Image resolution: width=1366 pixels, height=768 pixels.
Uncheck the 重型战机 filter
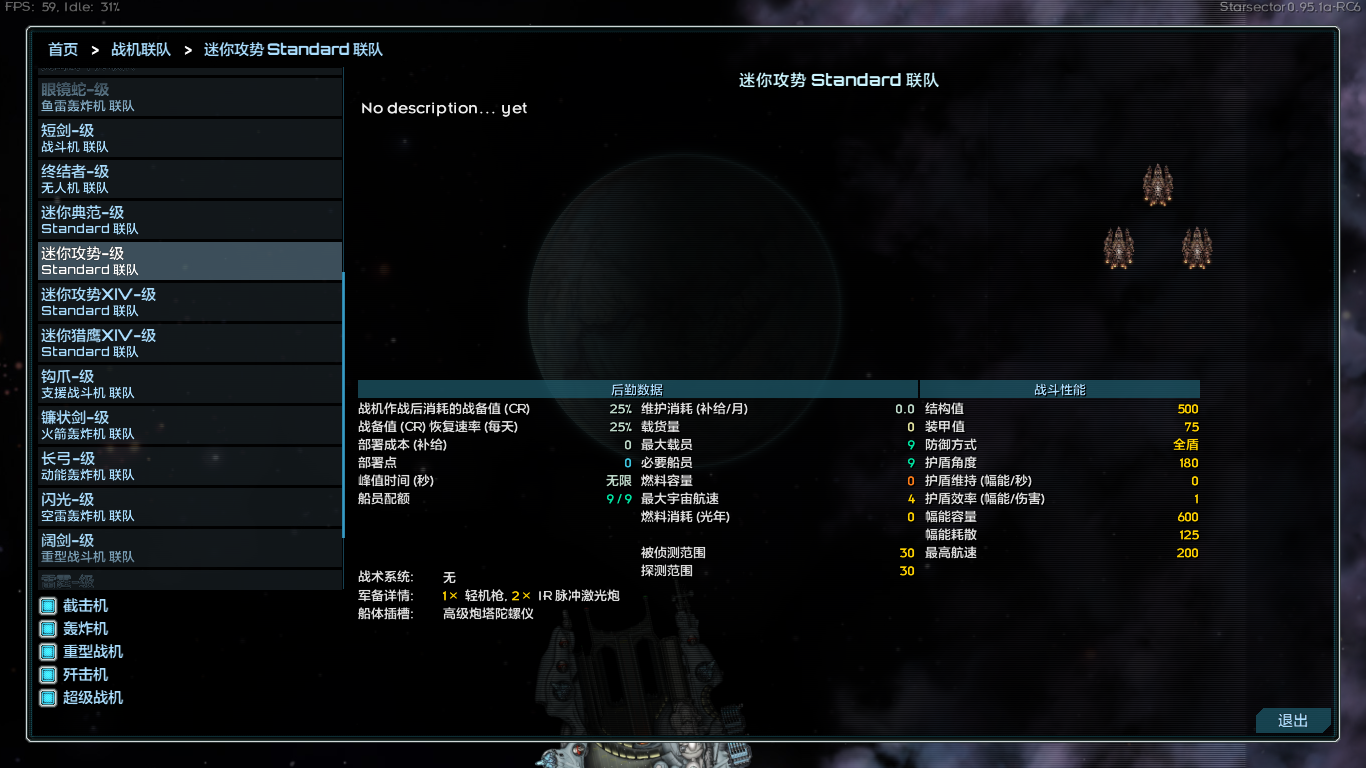(47, 651)
